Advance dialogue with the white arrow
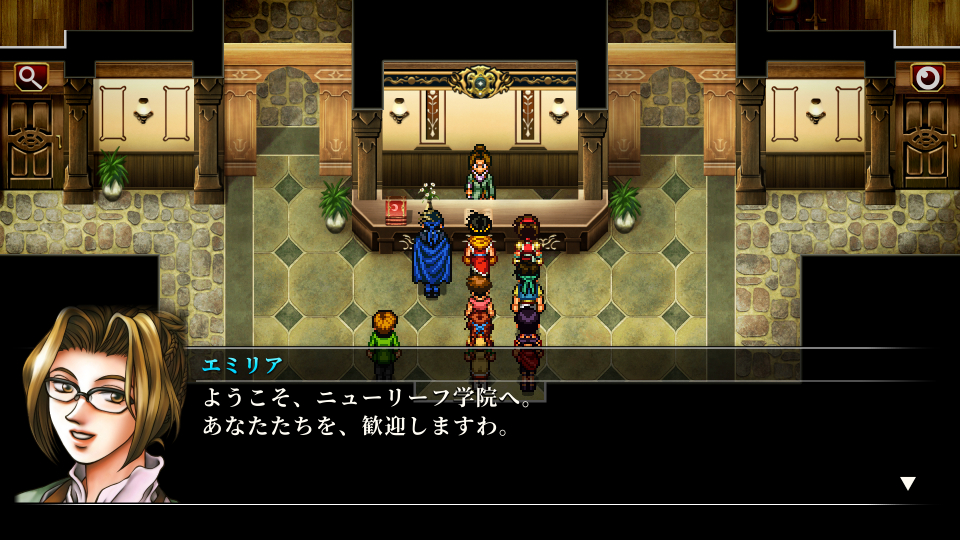The image size is (960, 540). [x=907, y=484]
